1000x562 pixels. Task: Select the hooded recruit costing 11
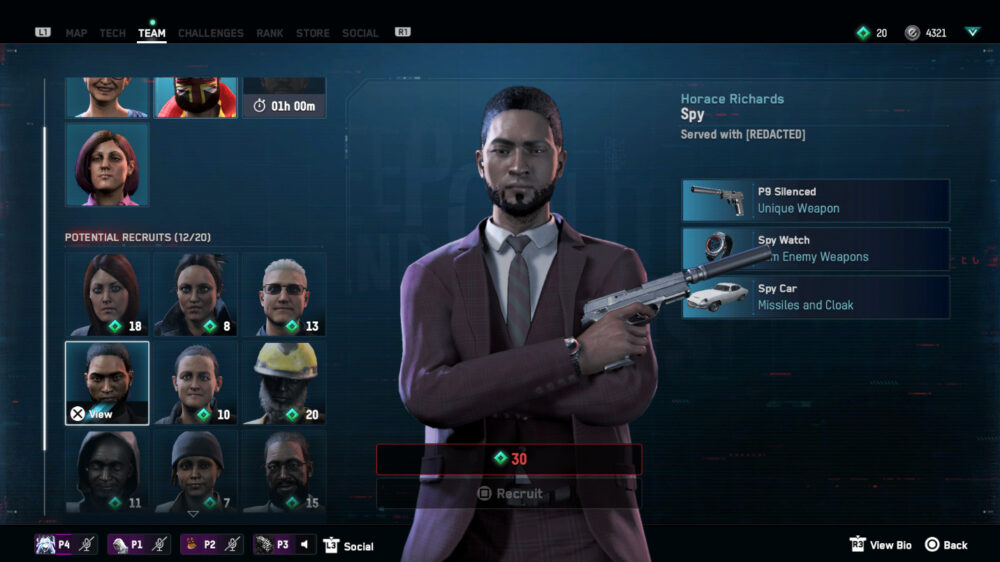pos(107,469)
